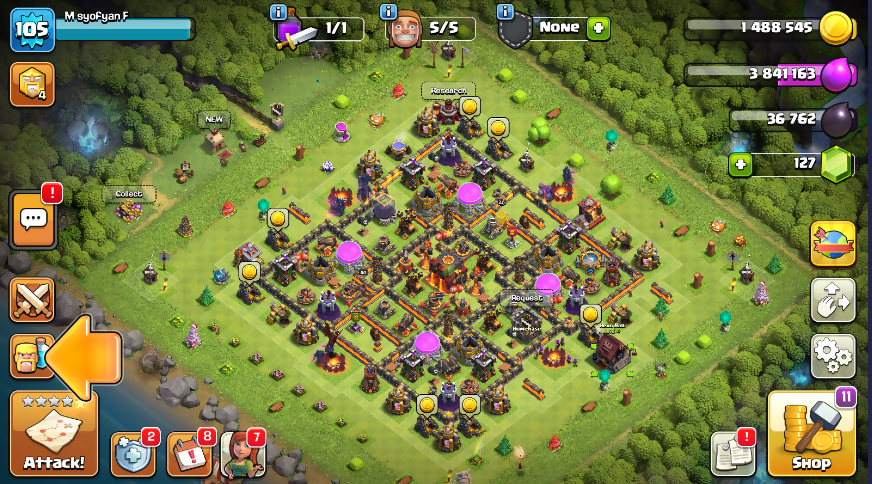The width and height of the screenshot is (872, 484).
Task: Select the red-haired villager icon with badge 7
Action: (241, 455)
